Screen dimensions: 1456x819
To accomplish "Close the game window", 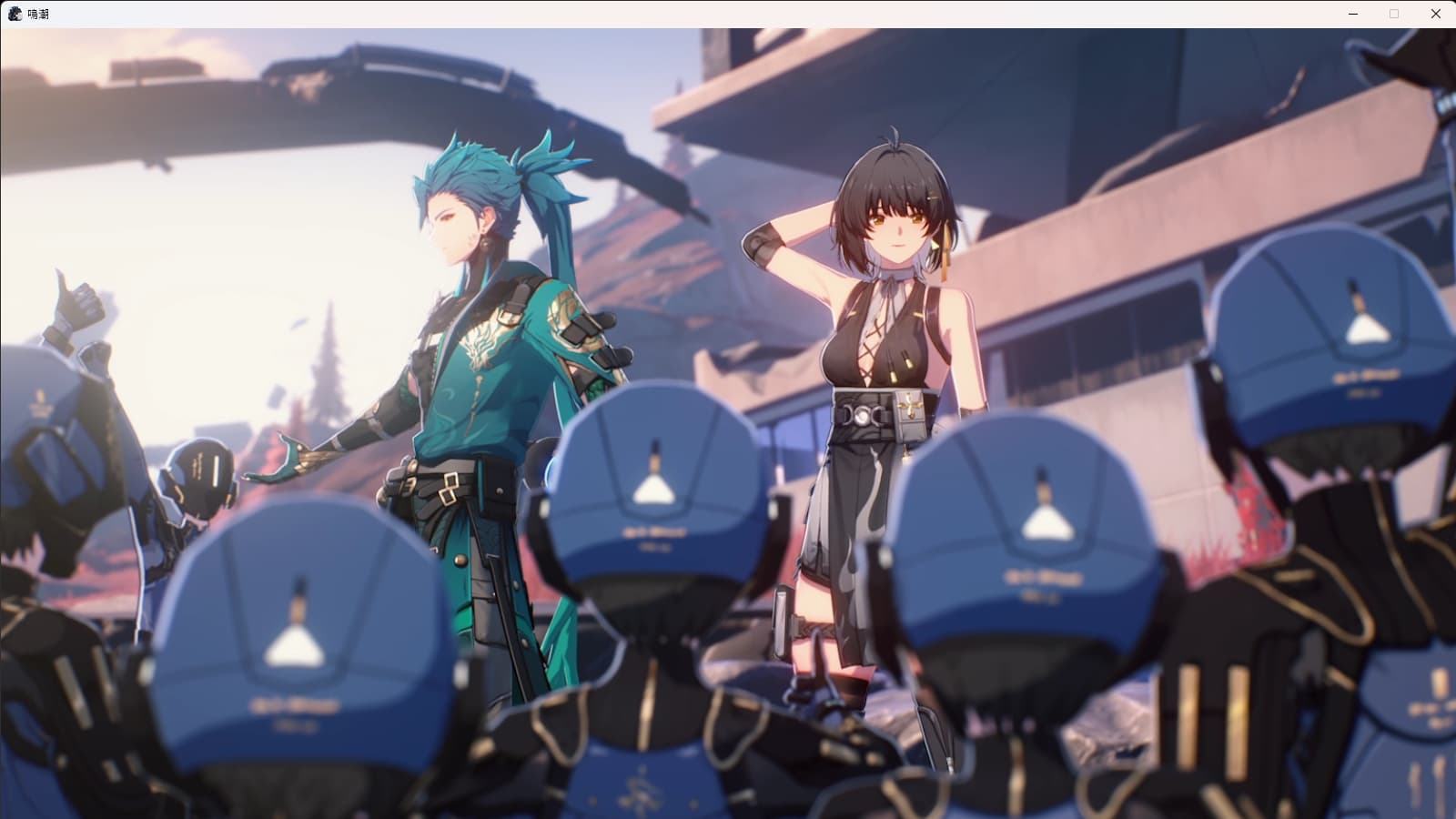I will tap(1435, 14).
